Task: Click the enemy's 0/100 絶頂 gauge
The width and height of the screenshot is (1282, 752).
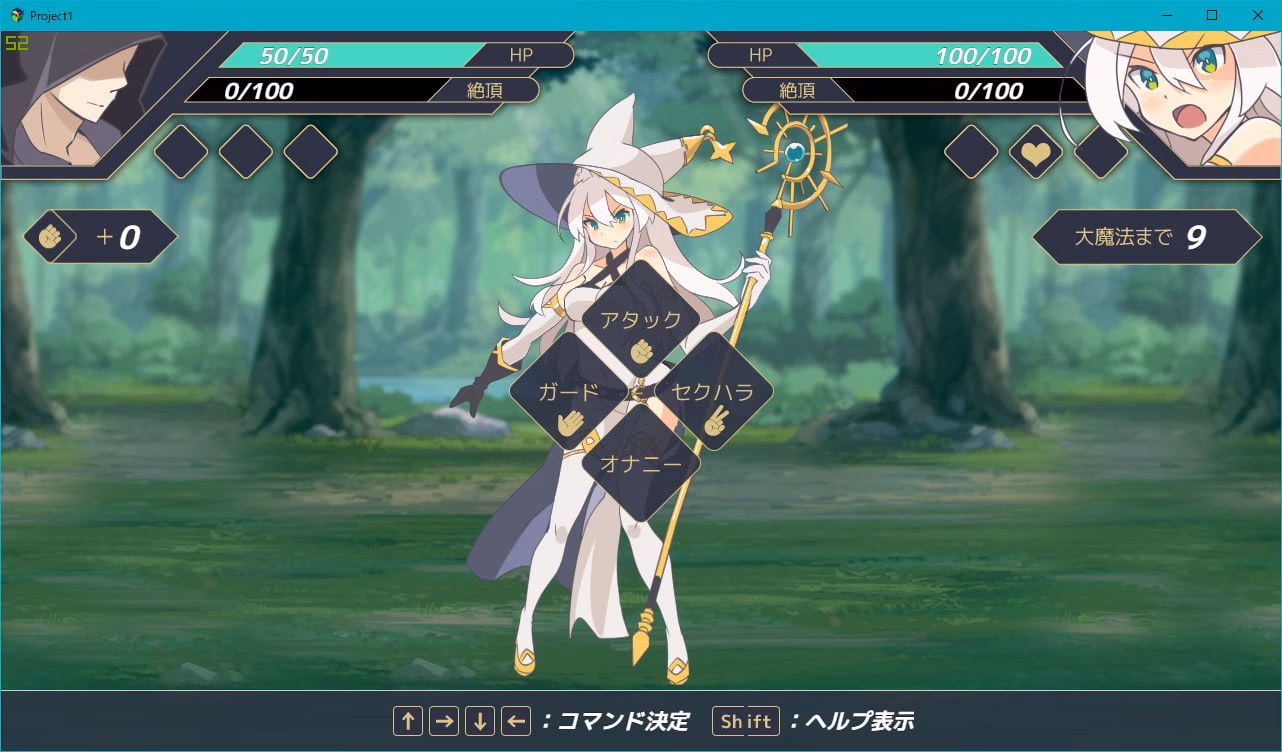Action: tap(940, 91)
